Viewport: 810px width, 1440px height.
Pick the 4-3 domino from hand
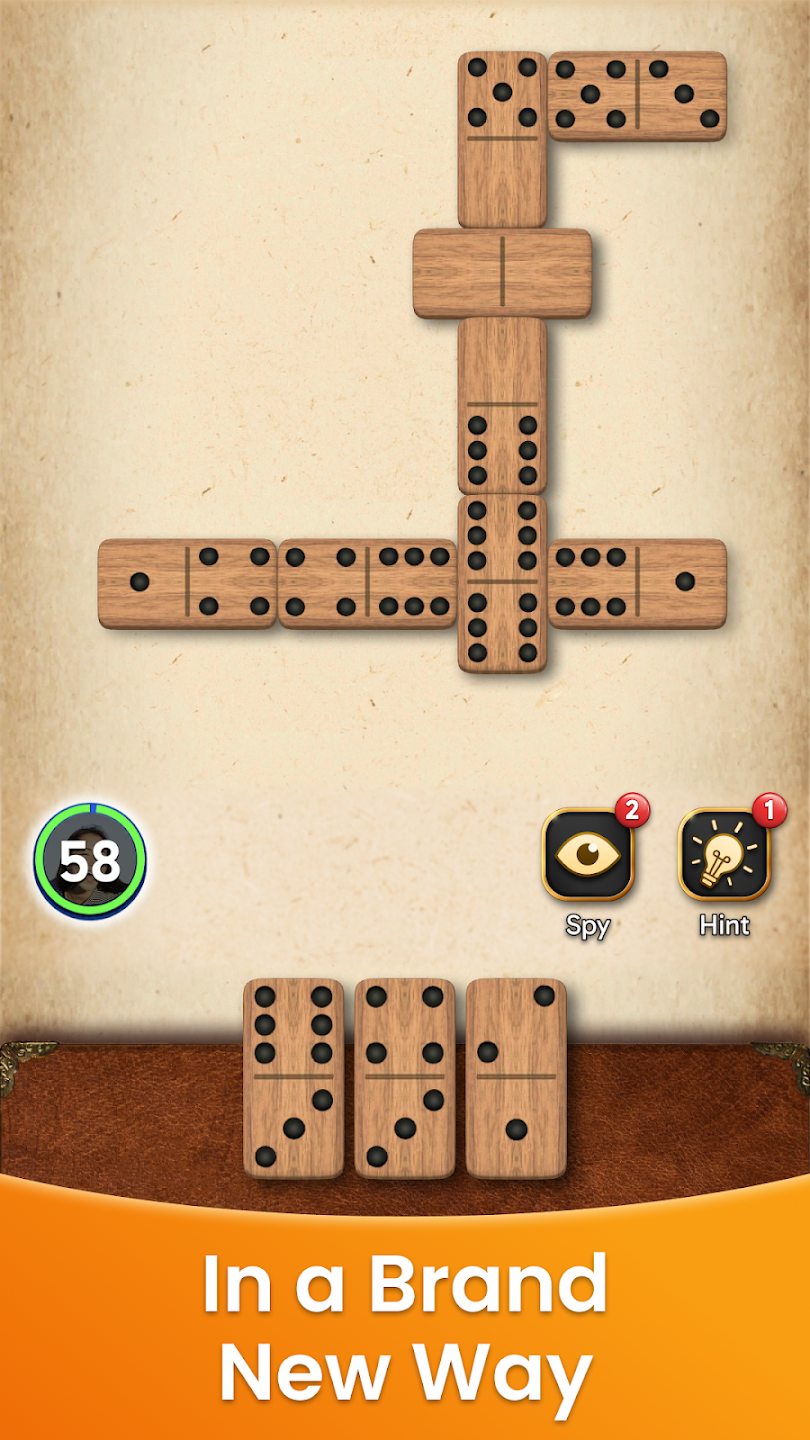(x=404, y=1077)
